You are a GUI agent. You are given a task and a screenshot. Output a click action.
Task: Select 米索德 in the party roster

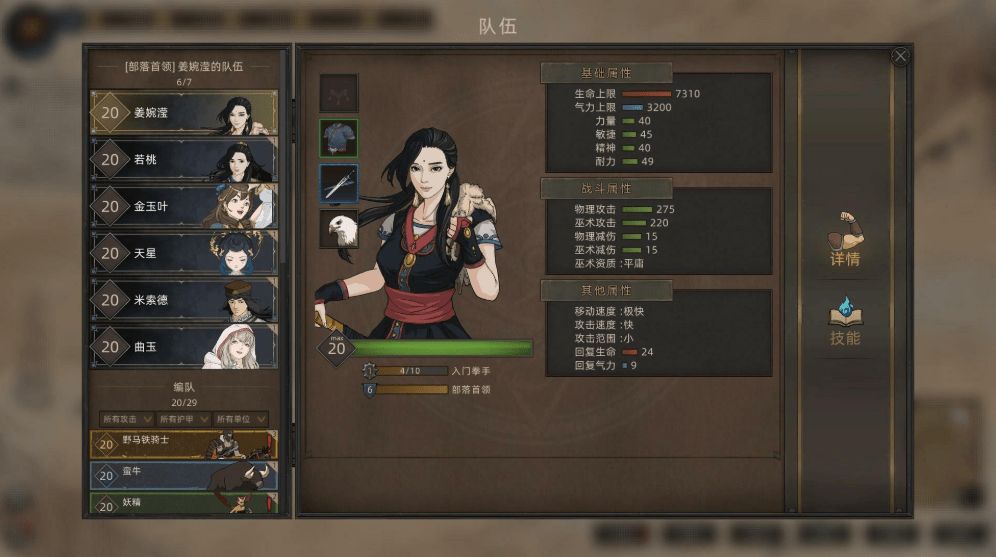coord(184,301)
